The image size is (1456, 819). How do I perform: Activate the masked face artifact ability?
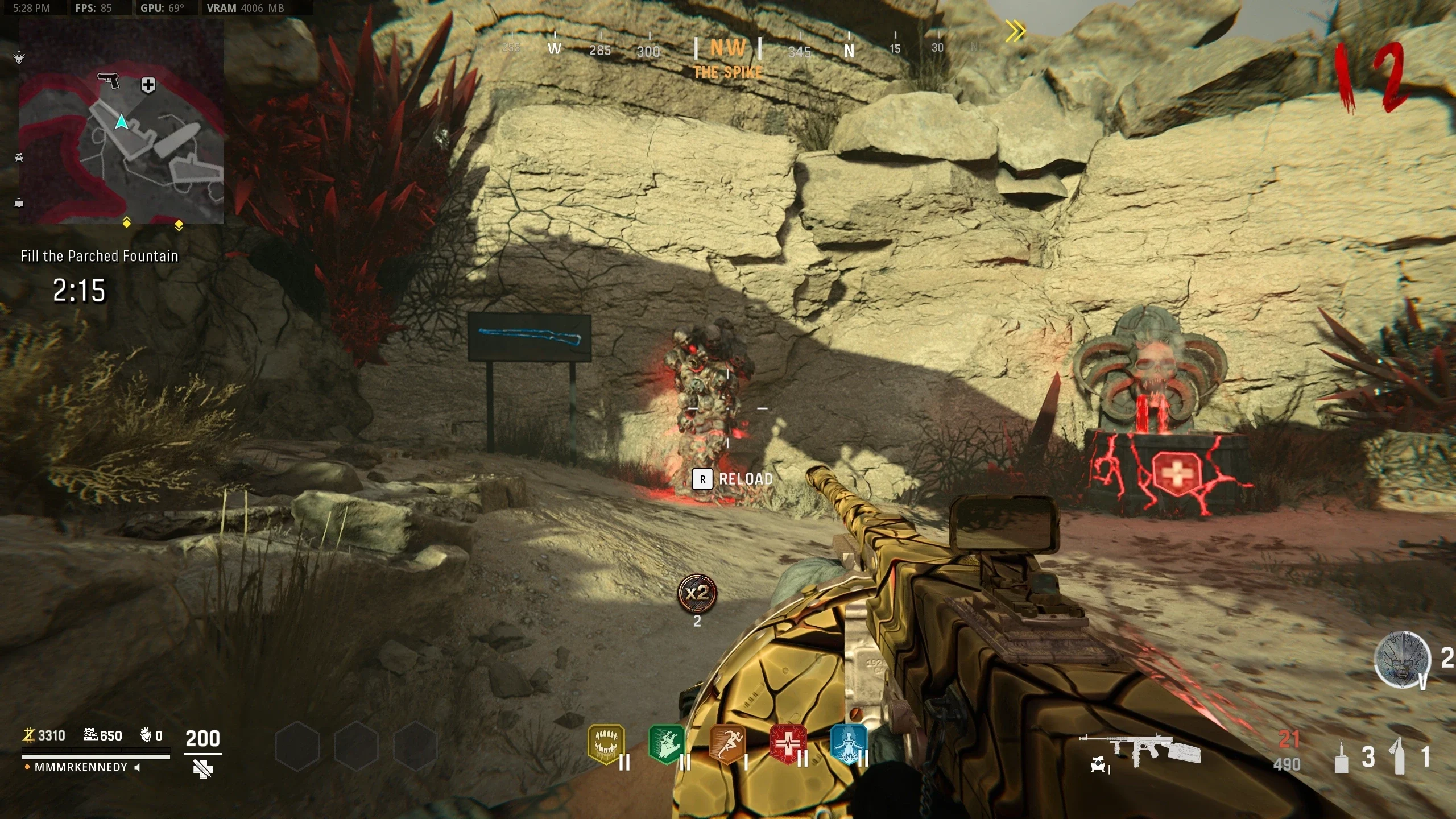pos(1401,660)
